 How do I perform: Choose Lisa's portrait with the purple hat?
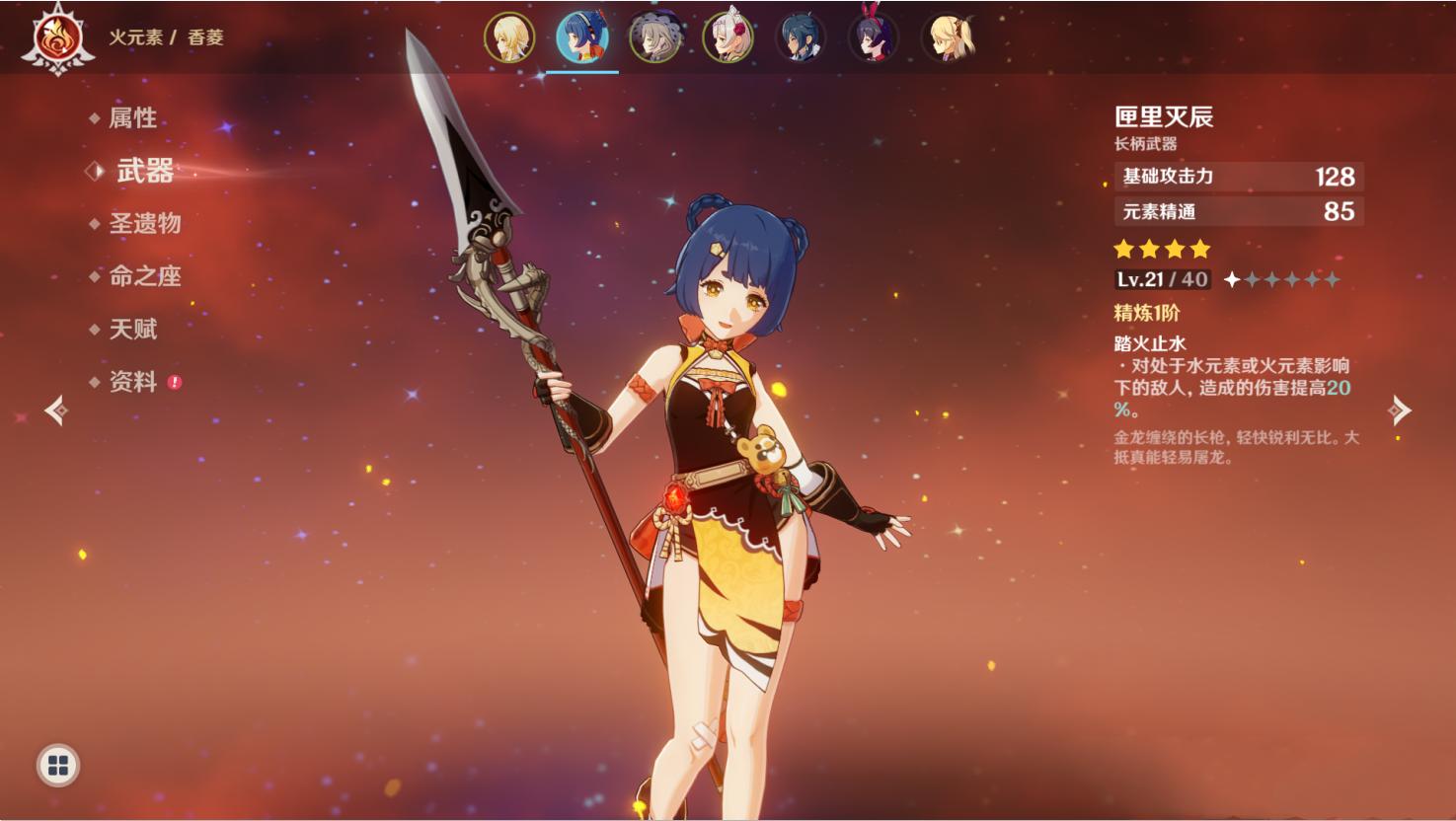point(654,38)
